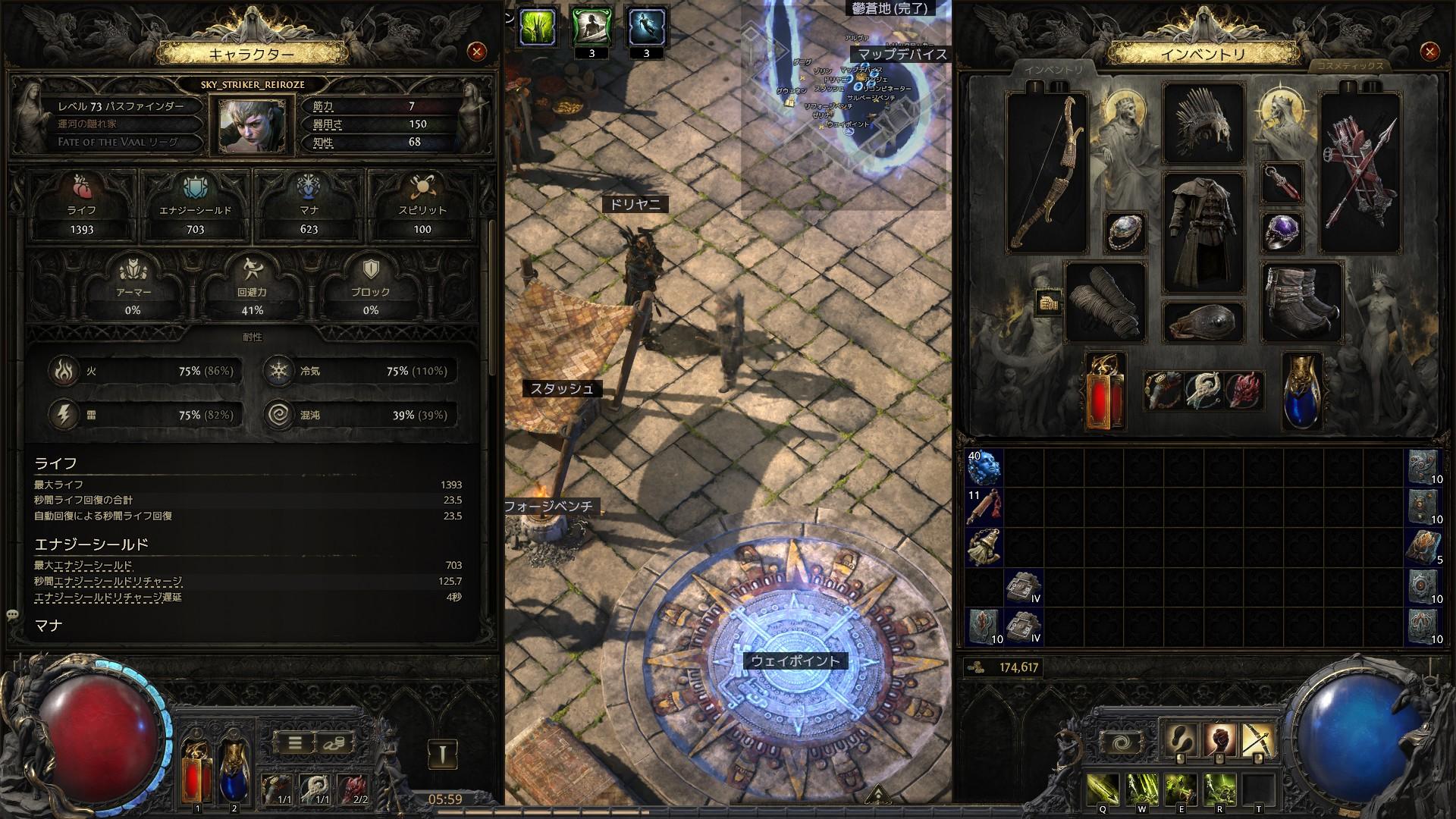Select the equipped gloves slot

[1105, 302]
